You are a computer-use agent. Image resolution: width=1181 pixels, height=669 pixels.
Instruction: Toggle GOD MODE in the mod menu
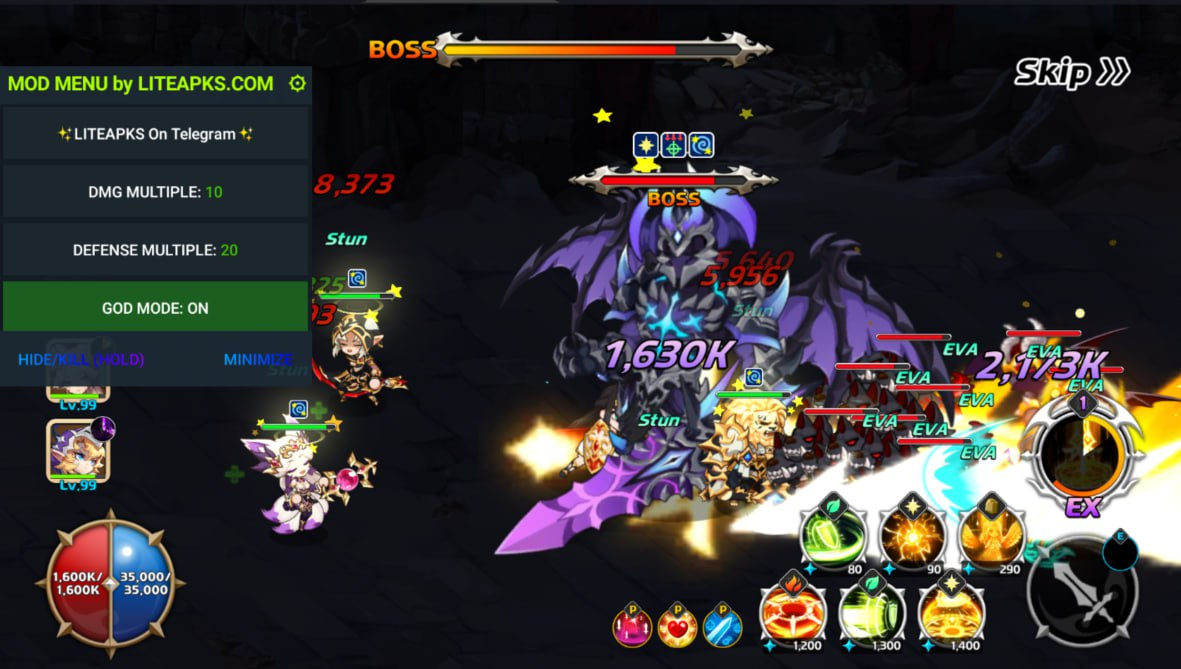(x=155, y=307)
